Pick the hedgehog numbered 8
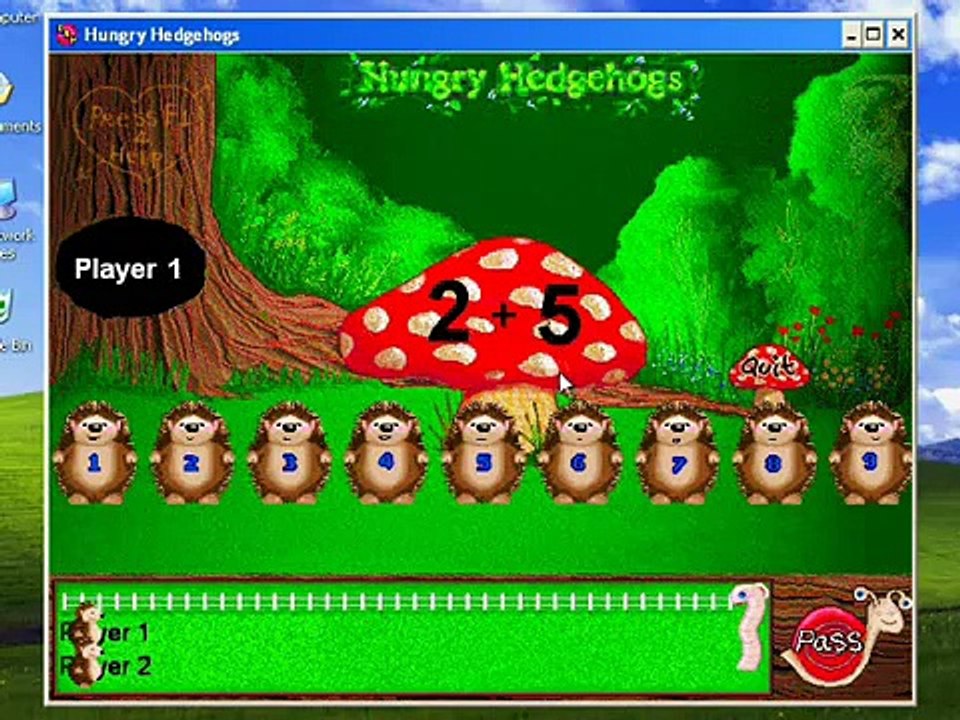 click(x=773, y=455)
